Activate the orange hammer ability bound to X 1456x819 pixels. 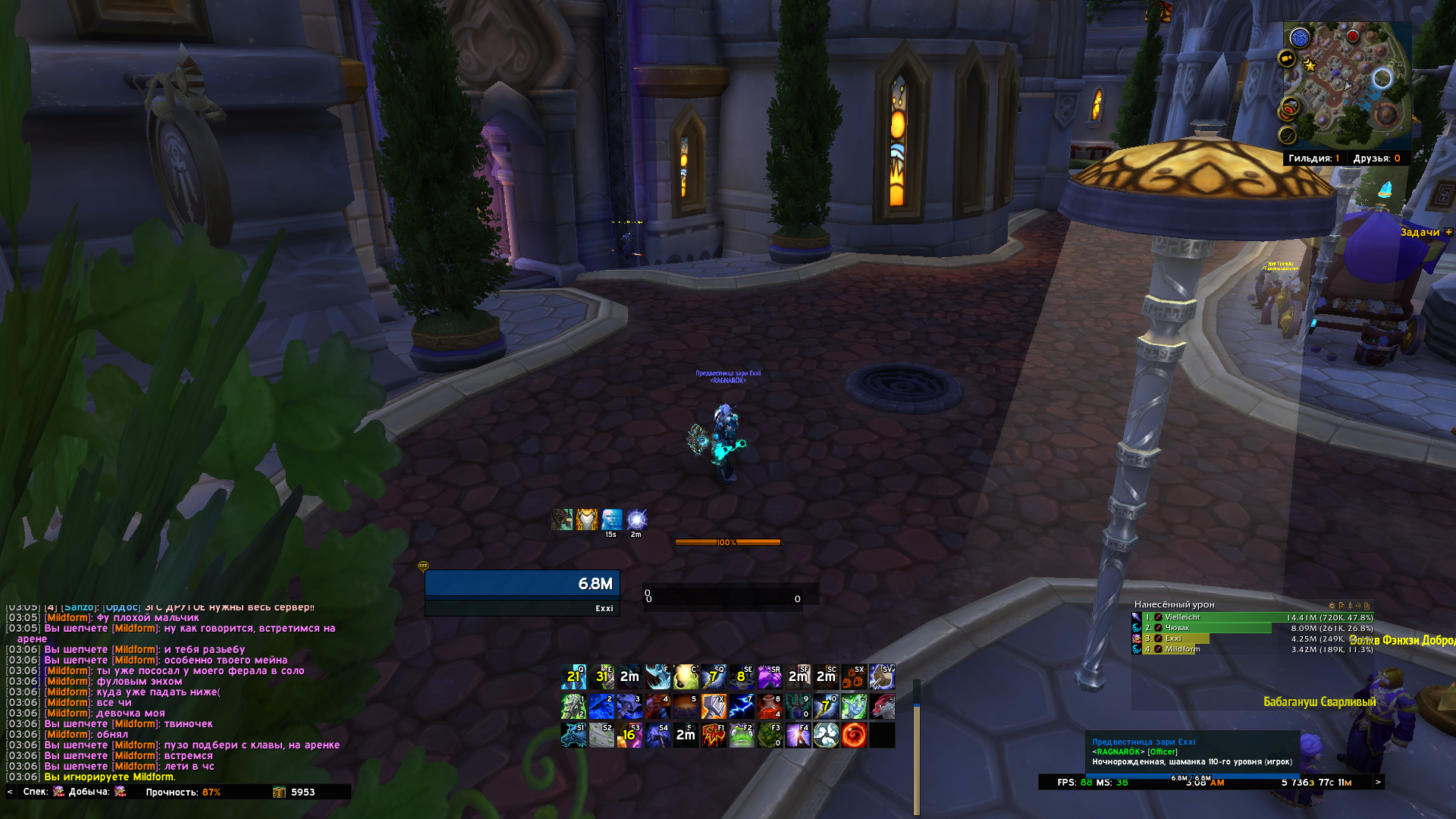click(x=714, y=707)
